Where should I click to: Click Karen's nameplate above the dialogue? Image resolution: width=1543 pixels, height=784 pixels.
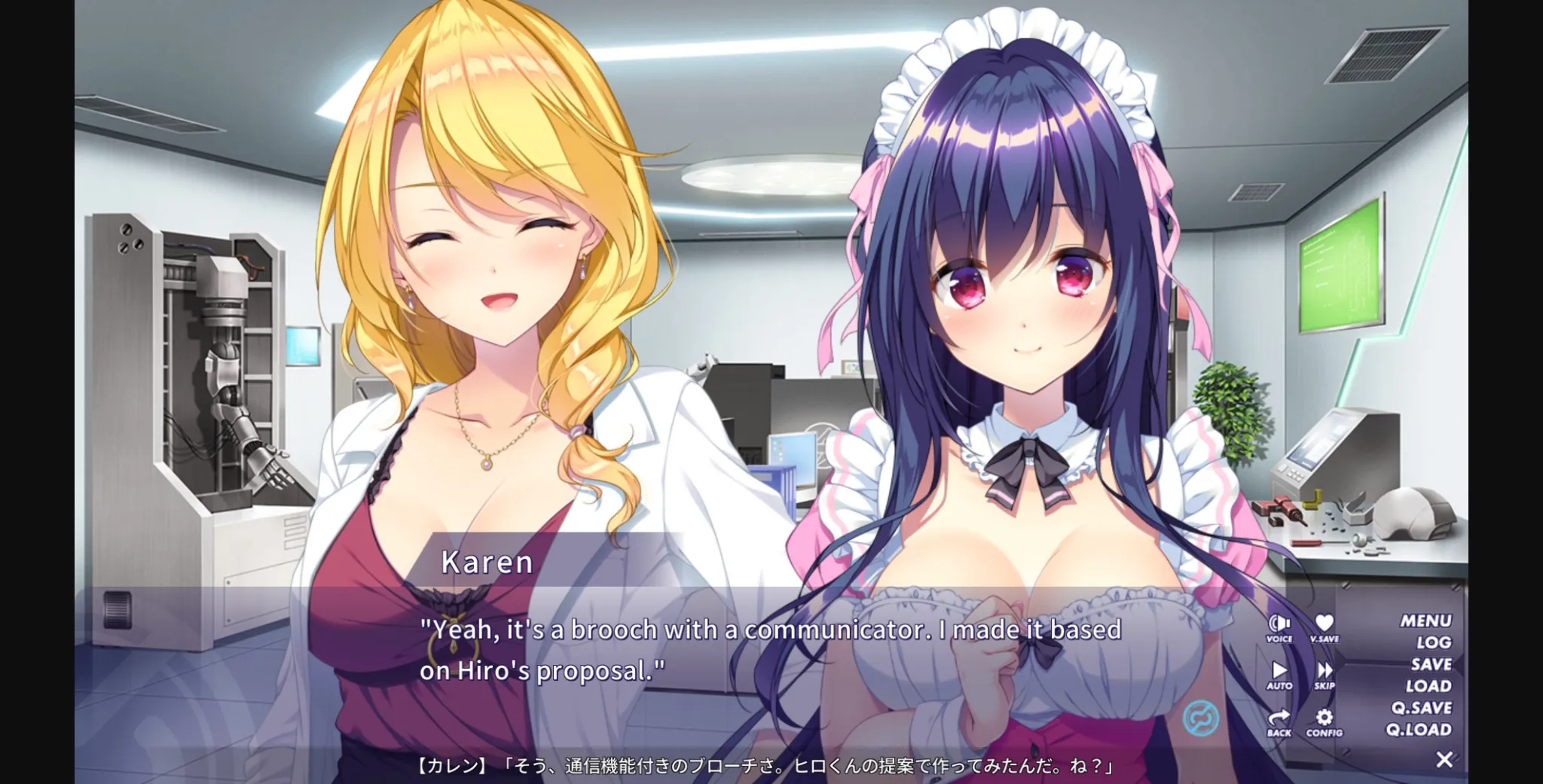(x=486, y=563)
